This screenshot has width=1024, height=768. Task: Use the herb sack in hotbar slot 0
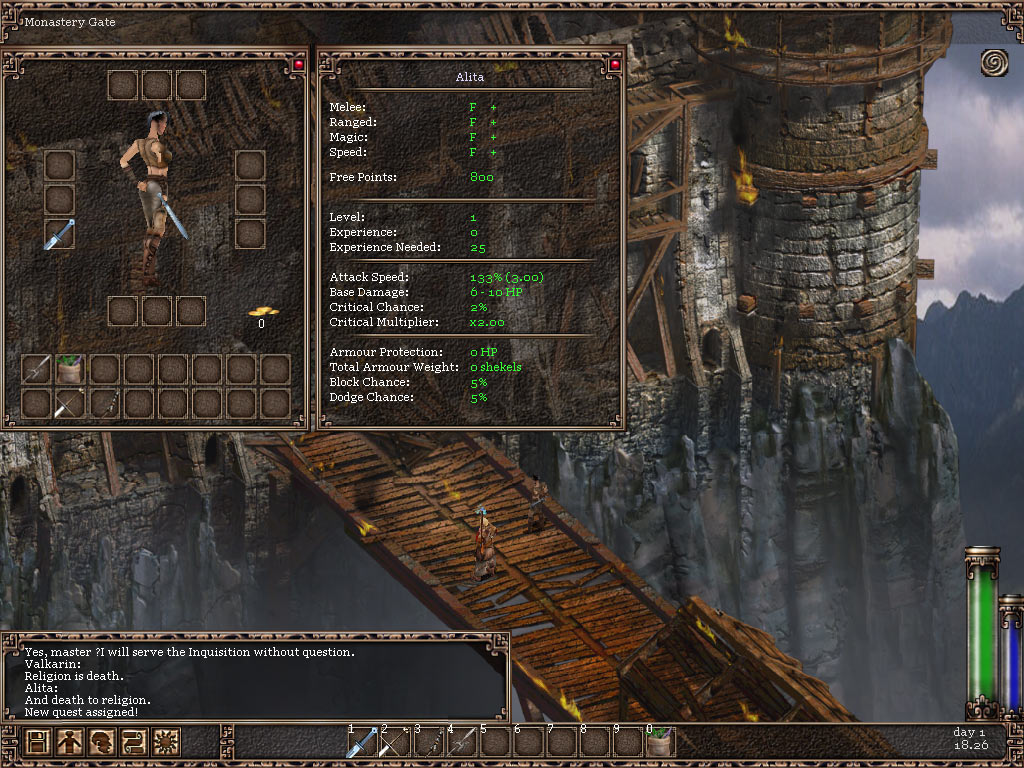(x=660, y=743)
